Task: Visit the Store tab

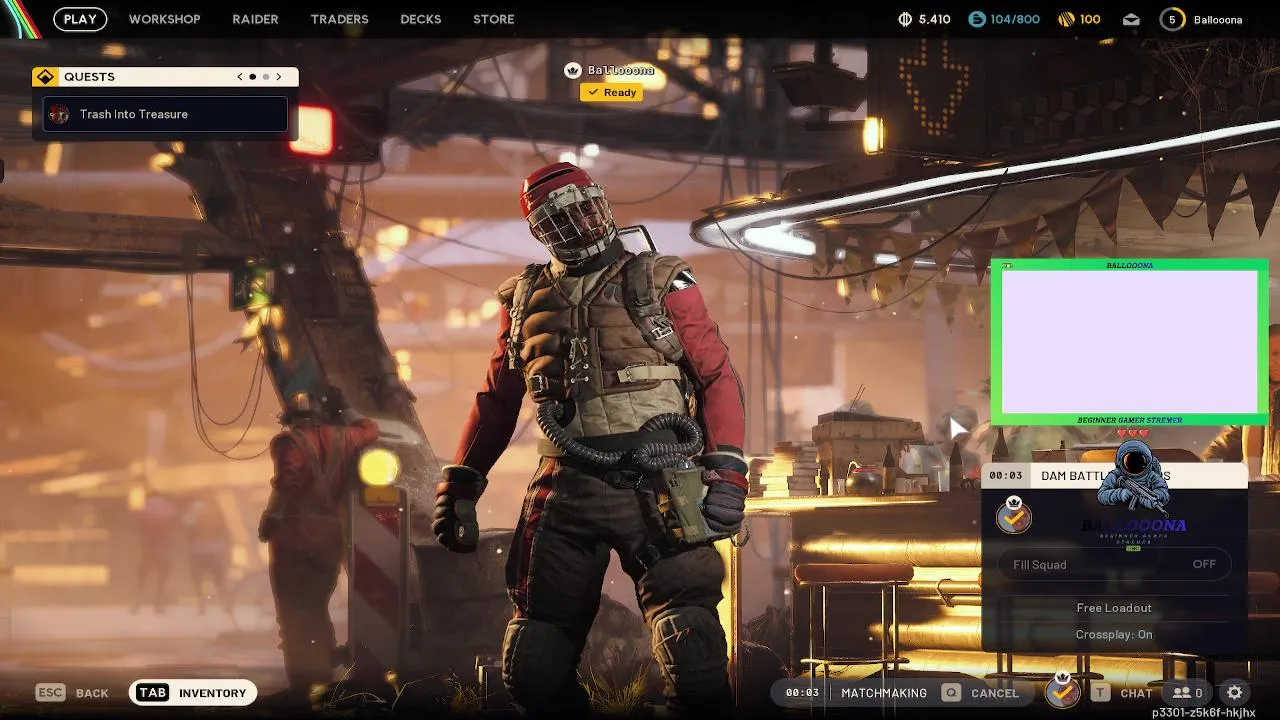Action: (x=493, y=19)
